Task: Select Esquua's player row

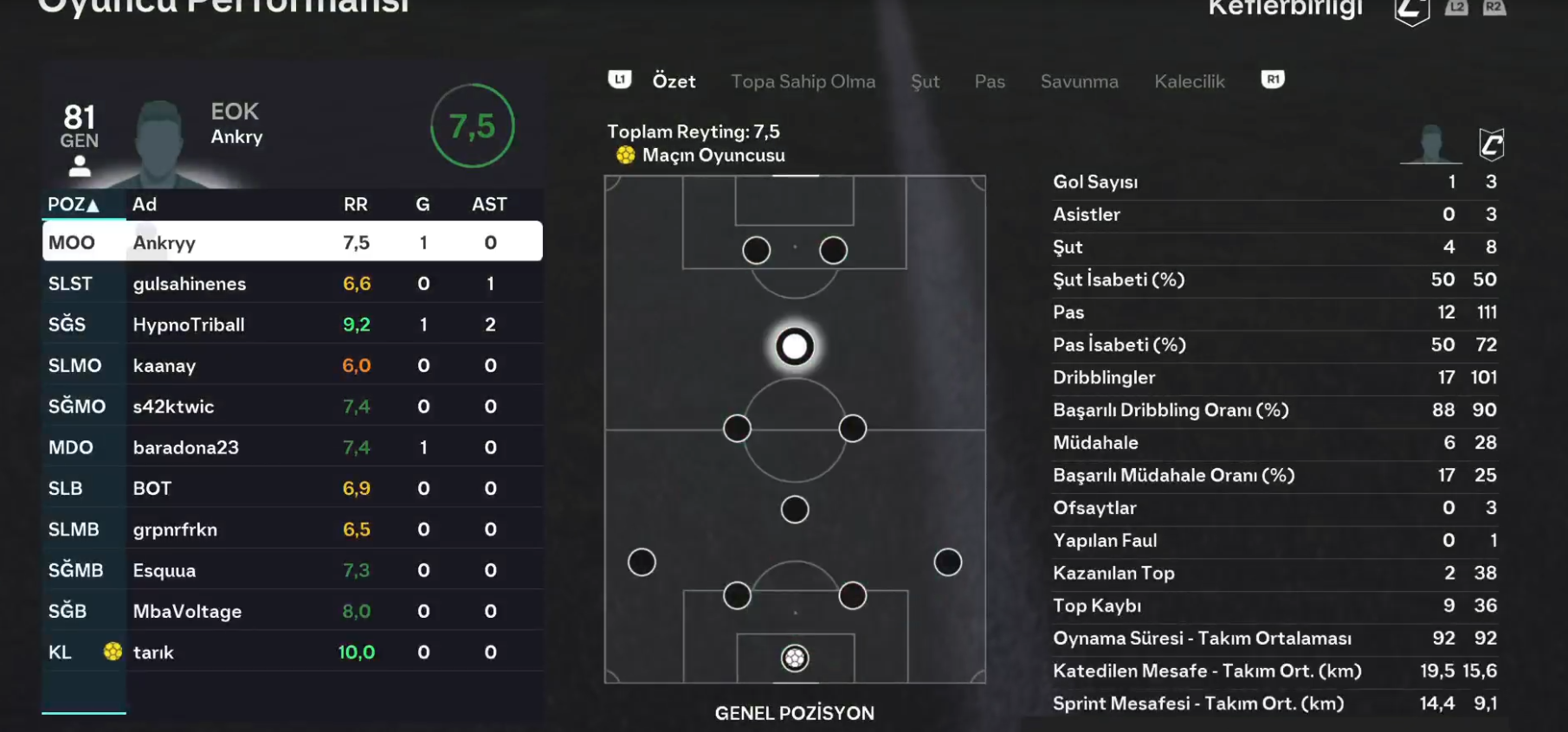Action: point(293,570)
